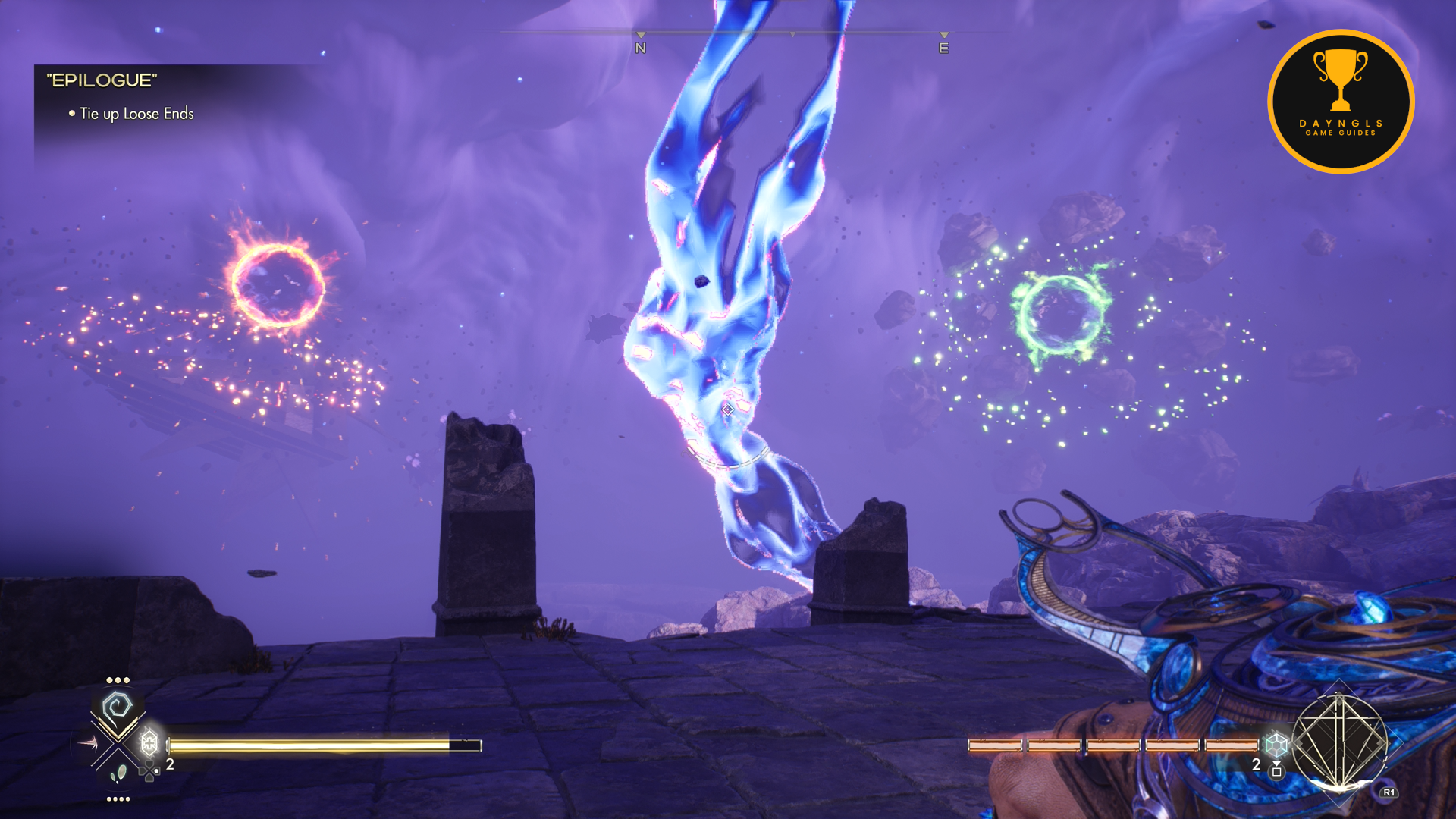Image resolution: width=1456 pixels, height=819 pixels.
Task: Click the N marker on the compass
Action: (641, 48)
